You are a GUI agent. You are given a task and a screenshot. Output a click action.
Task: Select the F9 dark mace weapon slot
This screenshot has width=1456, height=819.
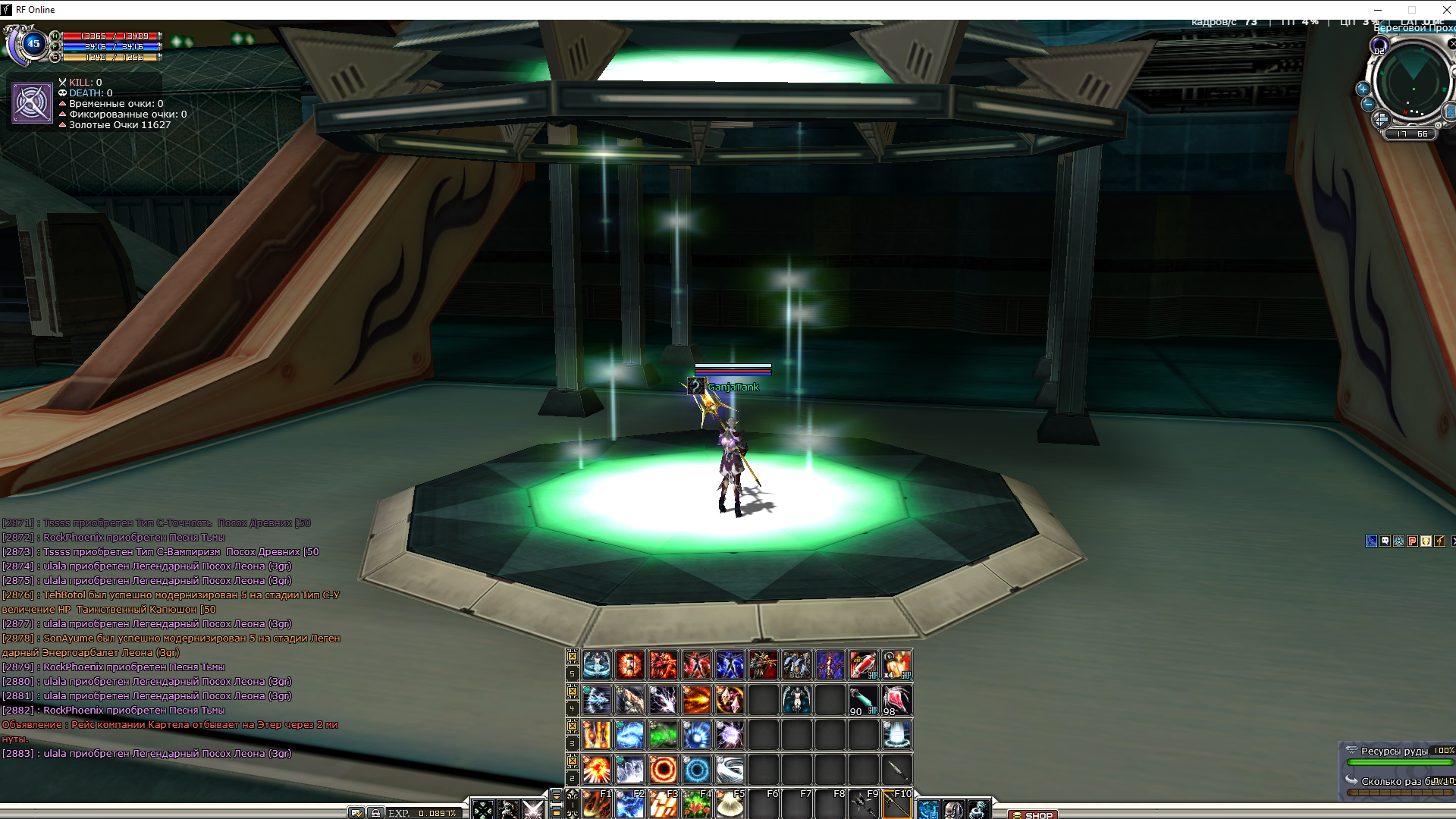863,804
